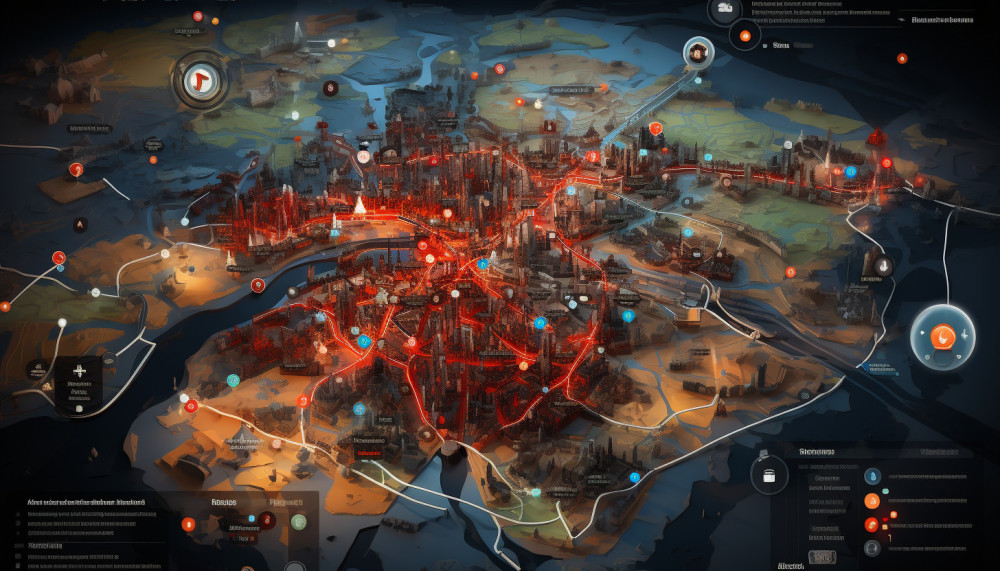Click the orange dot in the top panel ring
1000x571 pixels.
743,38
